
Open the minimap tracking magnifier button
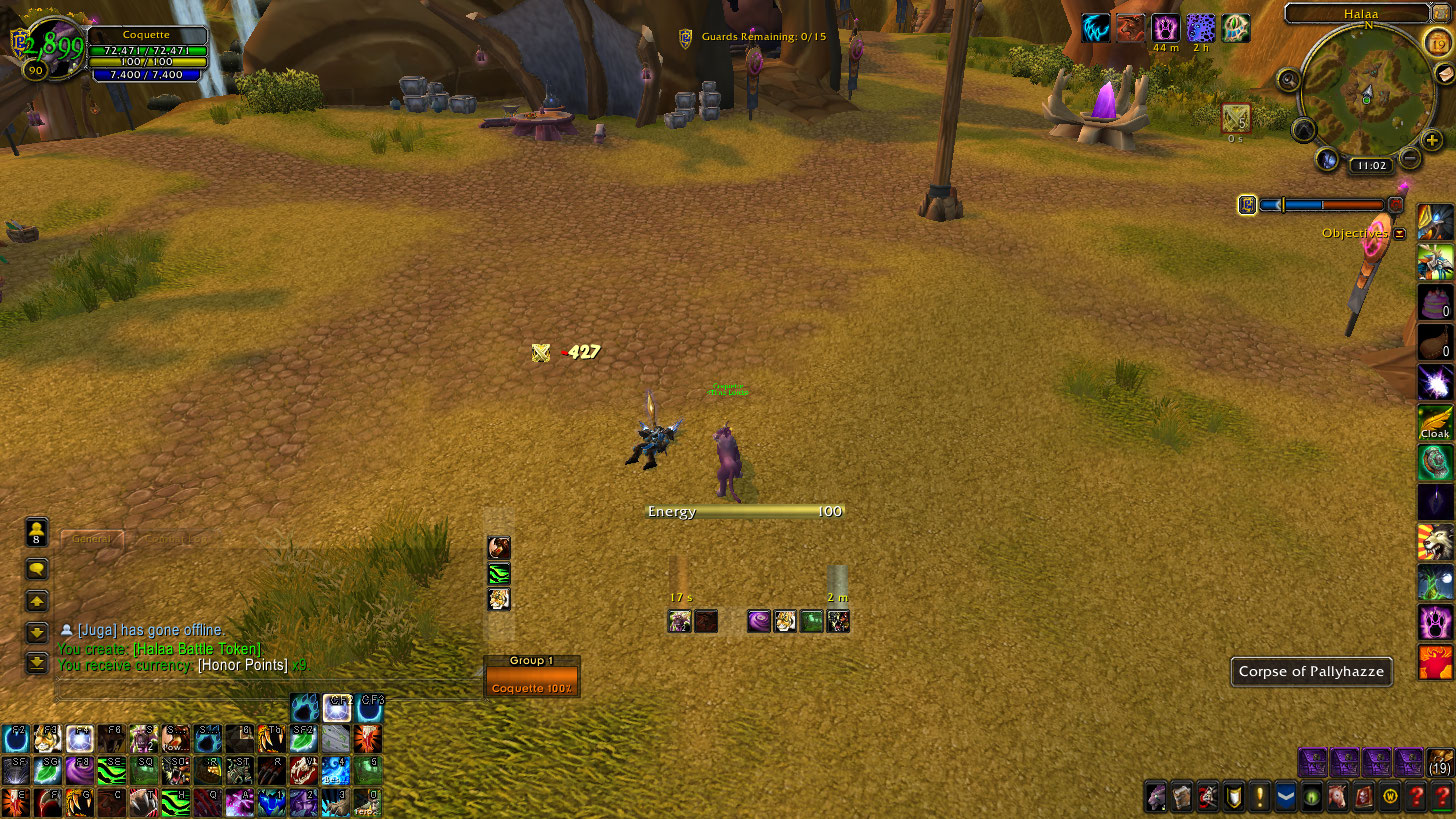(1289, 80)
